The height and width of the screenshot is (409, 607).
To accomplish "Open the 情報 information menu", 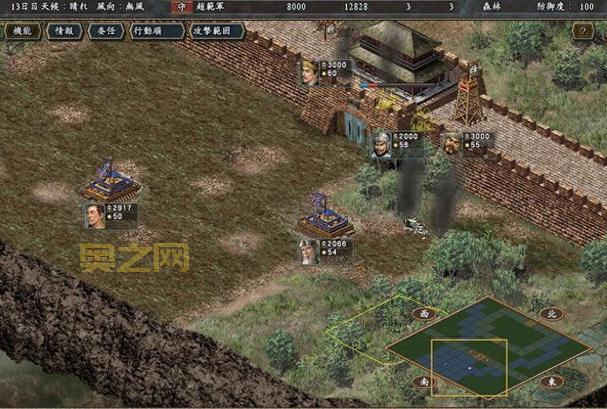I will click(x=65, y=31).
